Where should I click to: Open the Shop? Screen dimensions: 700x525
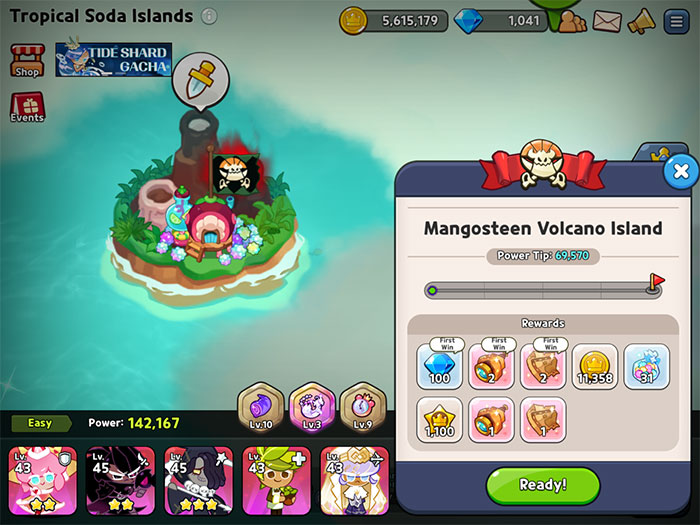(x=27, y=61)
